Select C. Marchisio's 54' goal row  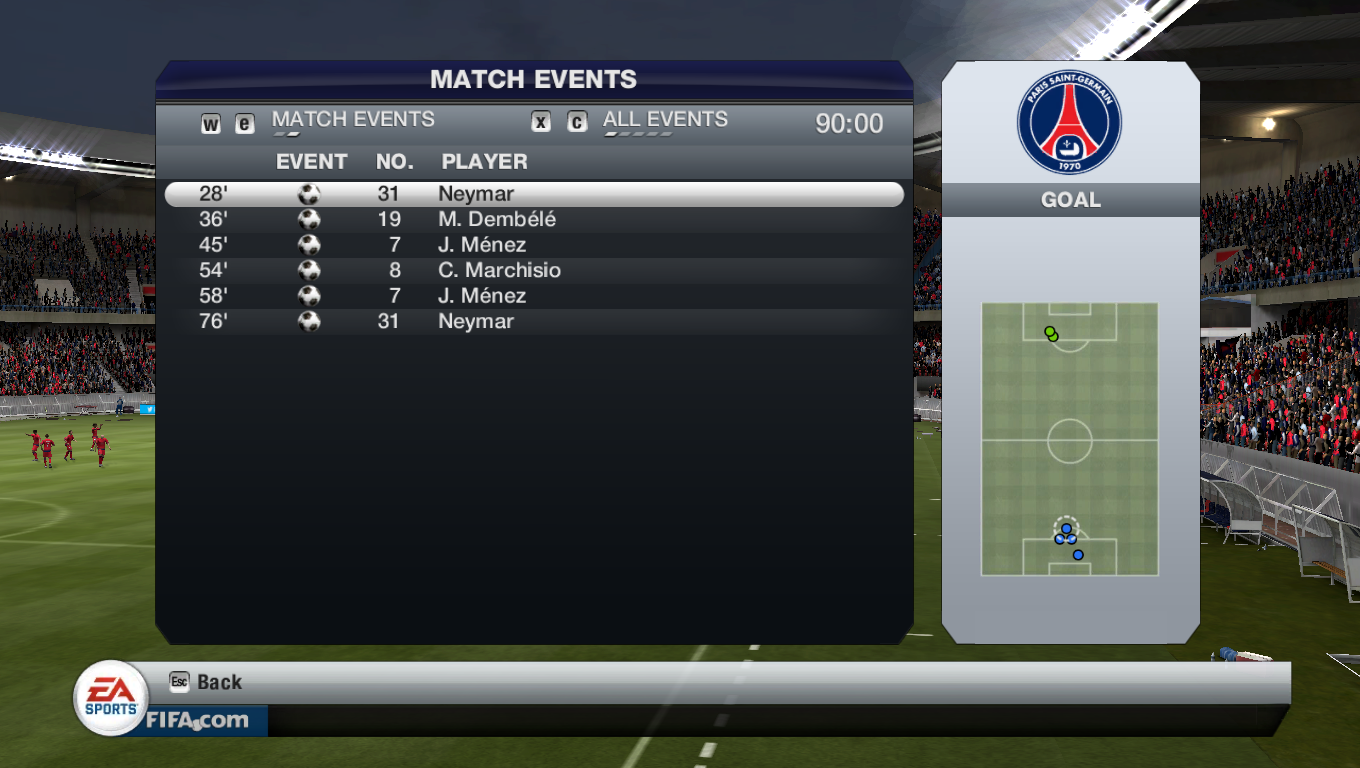[x=533, y=270]
